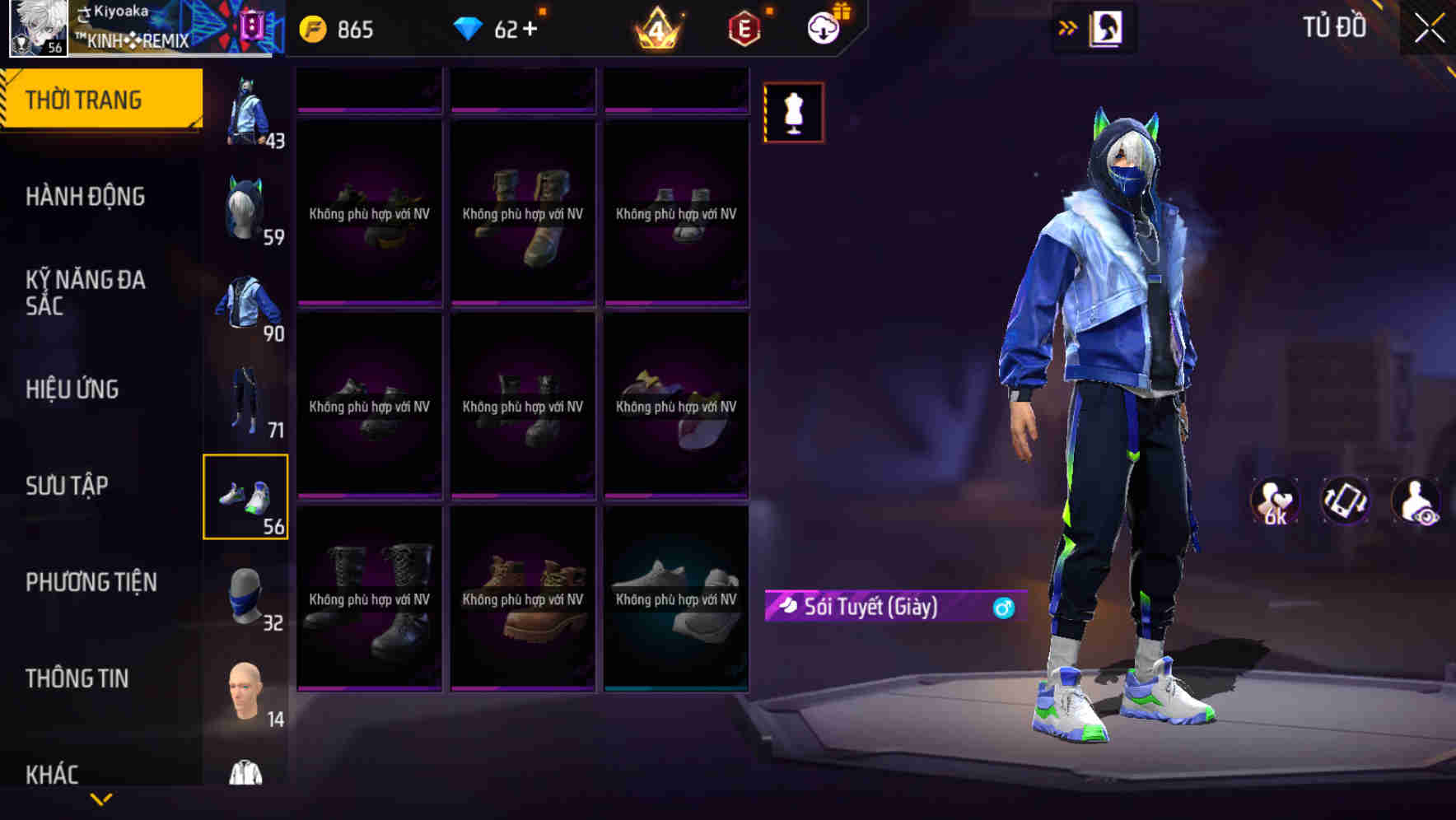
Task: Toggle the sidebar collapse double-arrow icon
Action: pyautogui.click(x=1068, y=27)
